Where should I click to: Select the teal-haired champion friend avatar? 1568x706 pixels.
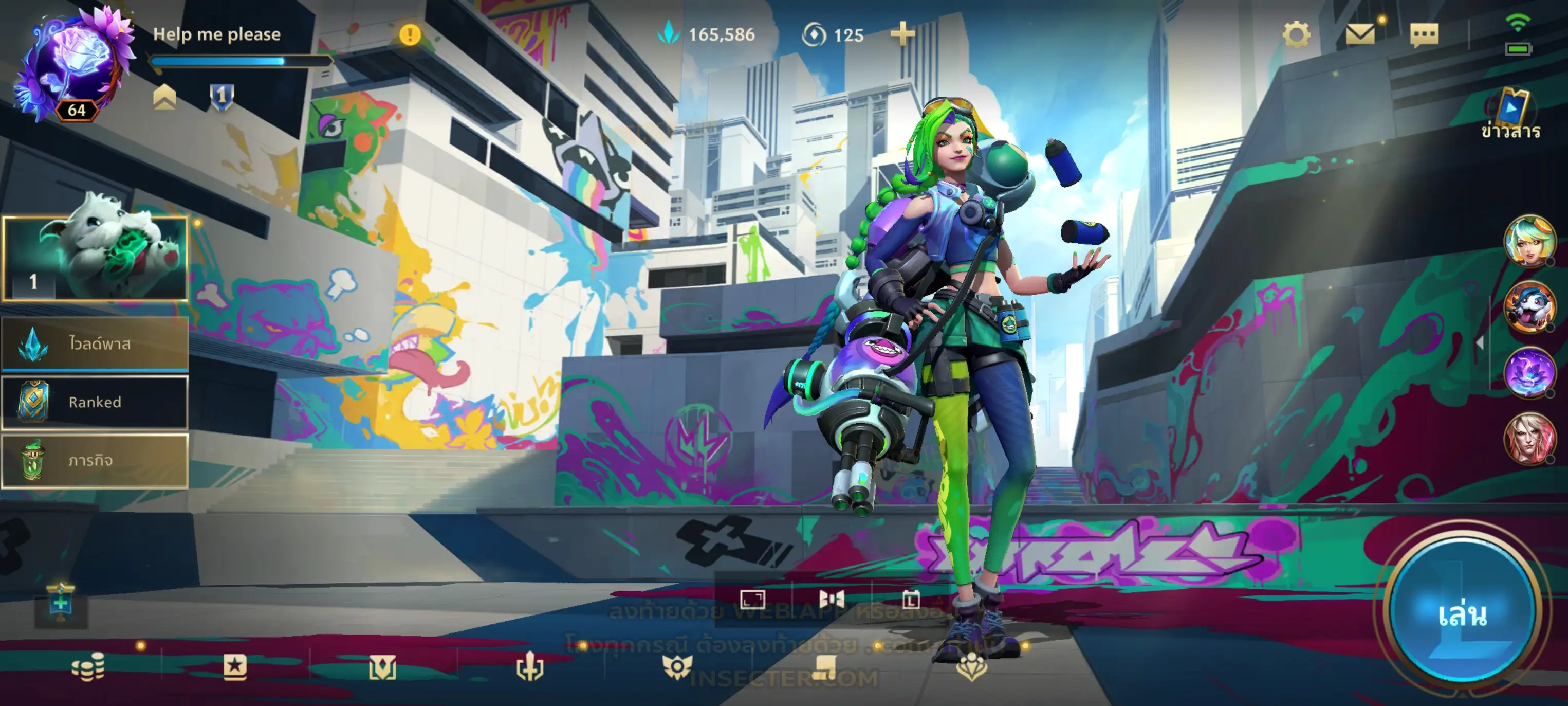[x=1528, y=241]
